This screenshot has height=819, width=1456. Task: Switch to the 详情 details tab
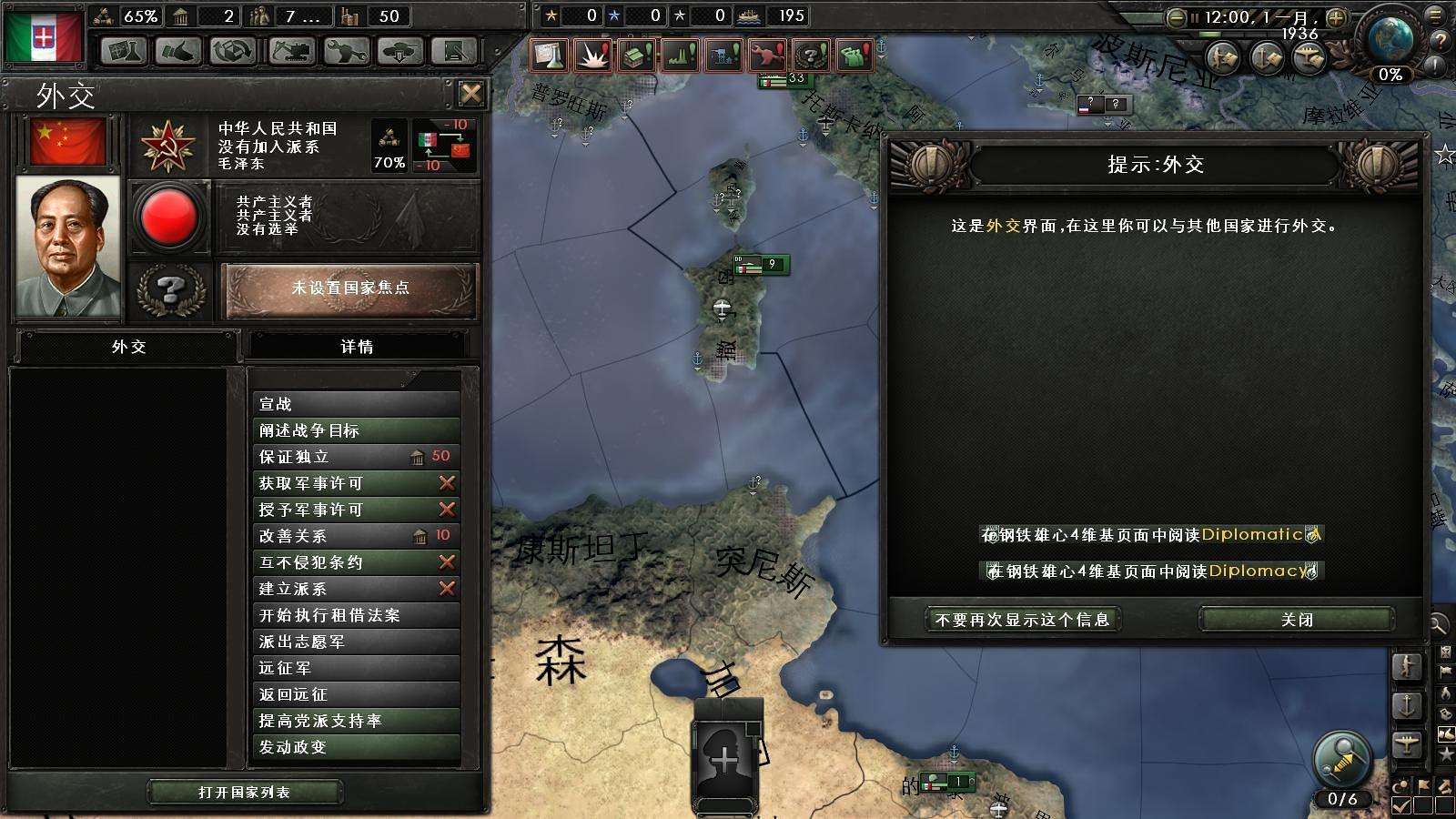click(x=357, y=347)
